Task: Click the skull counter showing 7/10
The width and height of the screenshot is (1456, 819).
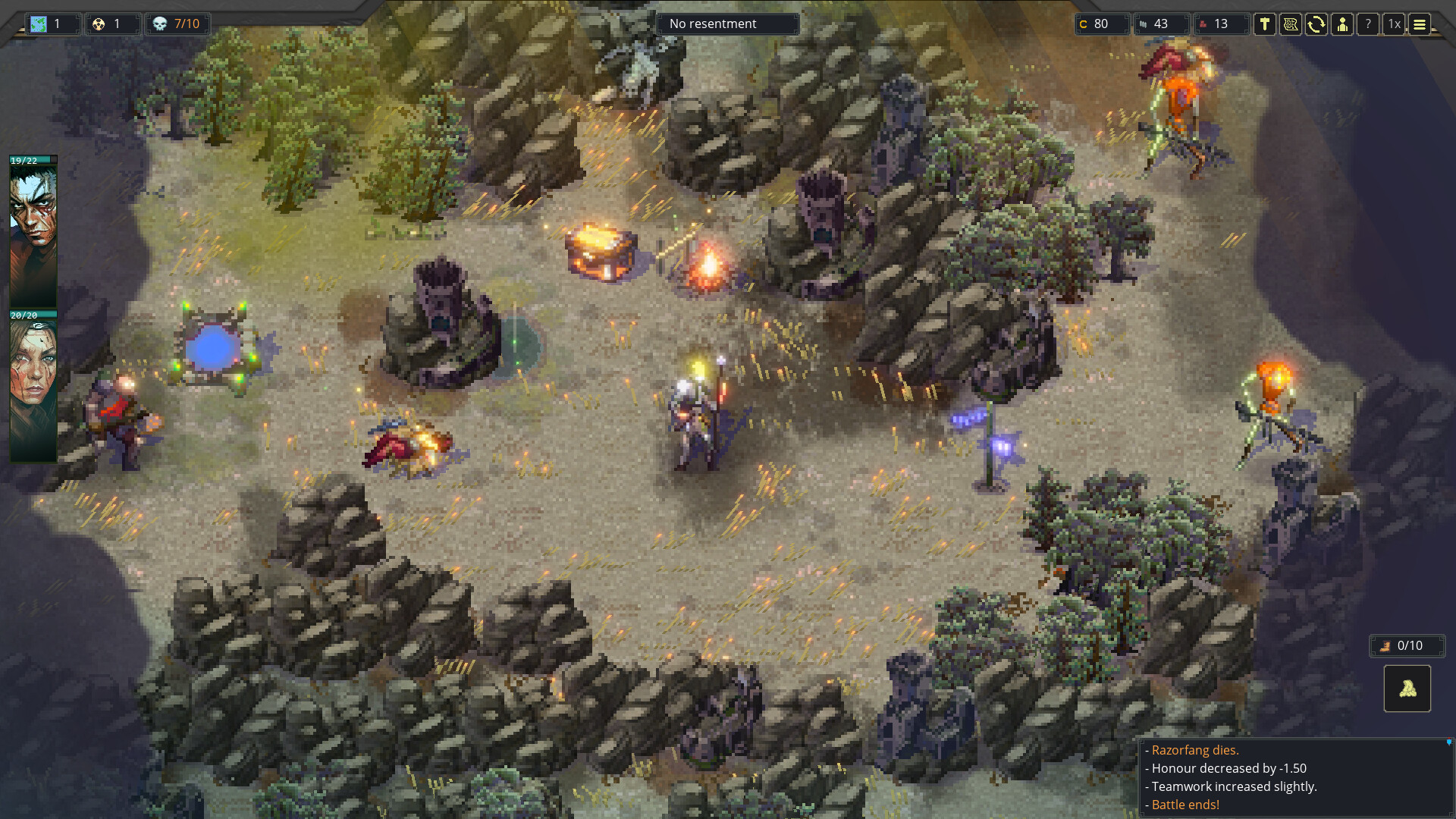Action: coord(178,24)
